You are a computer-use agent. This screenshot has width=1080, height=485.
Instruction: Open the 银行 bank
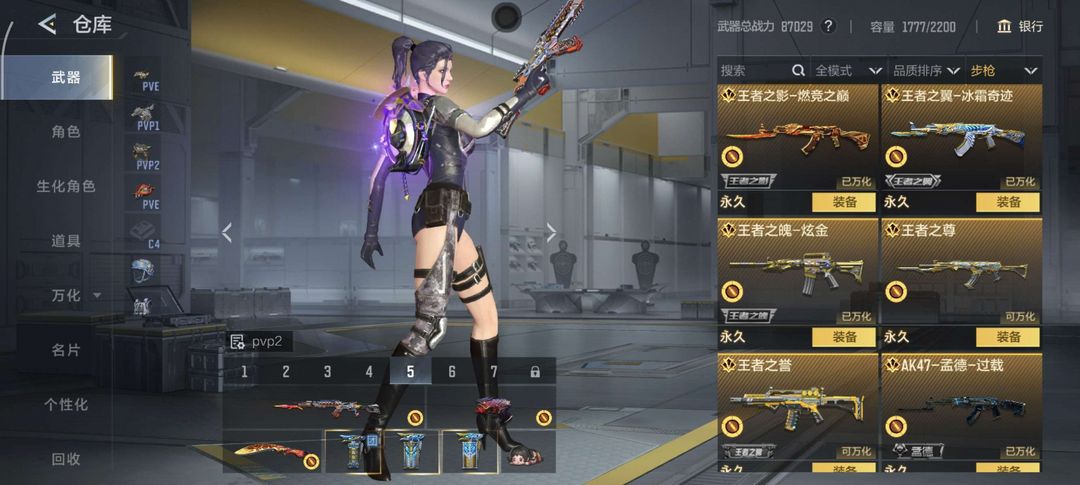tap(1020, 26)
